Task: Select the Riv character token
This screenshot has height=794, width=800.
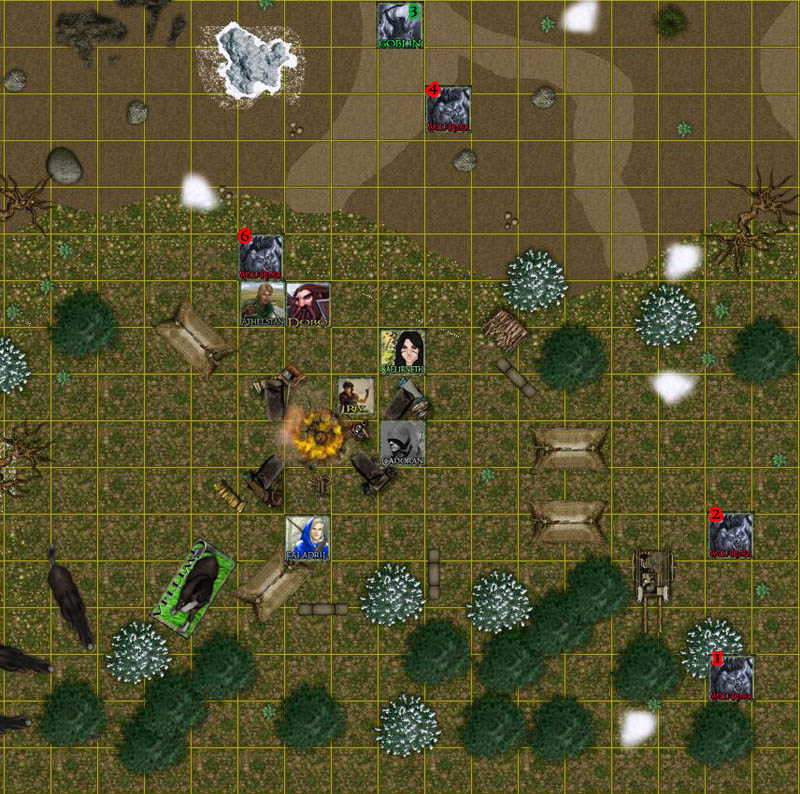Action: (355, 398)
